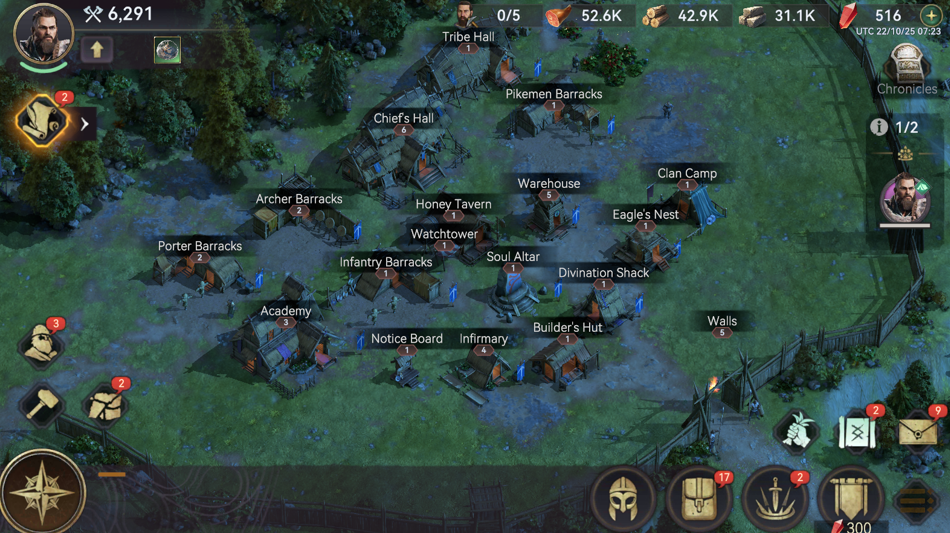The width and height of the screenshot is (950, 533).
Task: Open the Chronicles menu
Action: tap(906, 72)
